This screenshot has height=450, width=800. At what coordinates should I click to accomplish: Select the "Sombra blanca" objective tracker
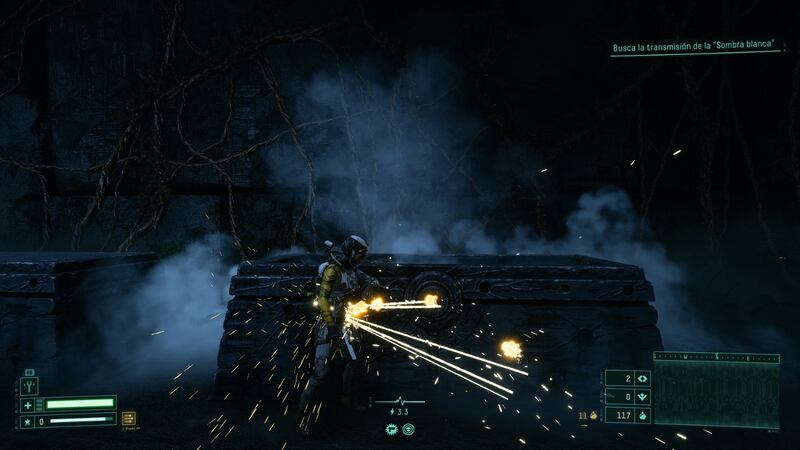[695, 47]
